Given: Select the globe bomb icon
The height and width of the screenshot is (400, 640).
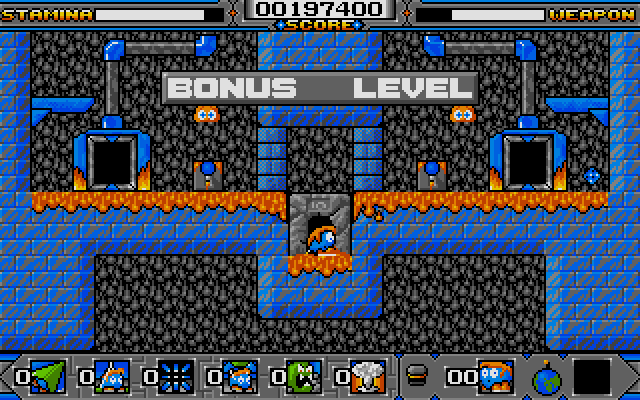Looking at the screenshot, I should click(x=547, y=379).
